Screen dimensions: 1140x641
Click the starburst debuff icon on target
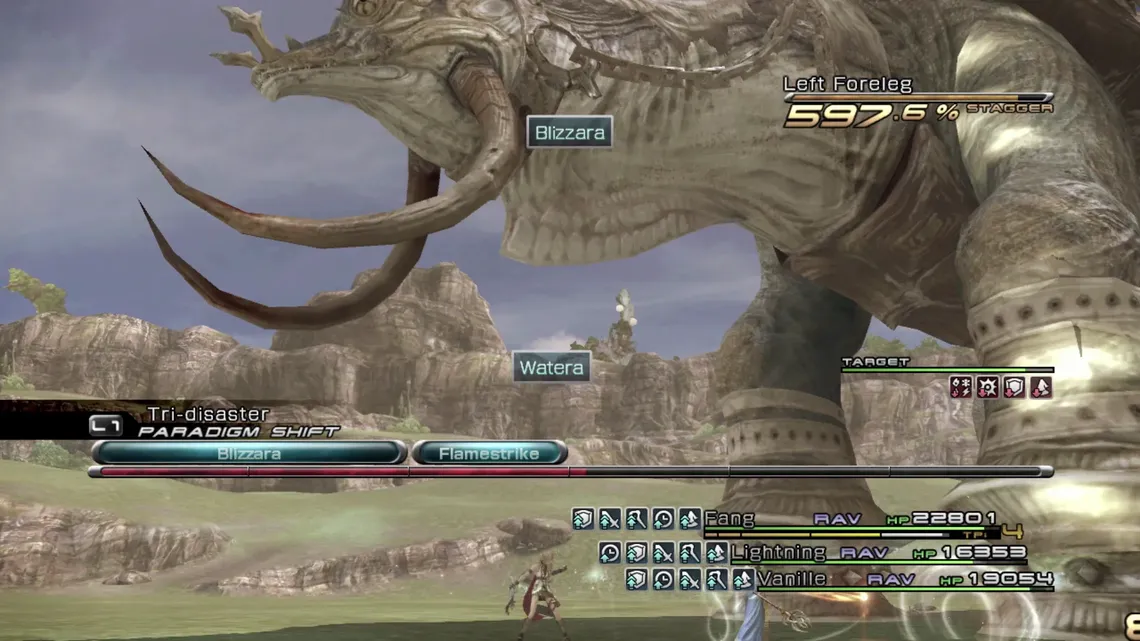988,387
